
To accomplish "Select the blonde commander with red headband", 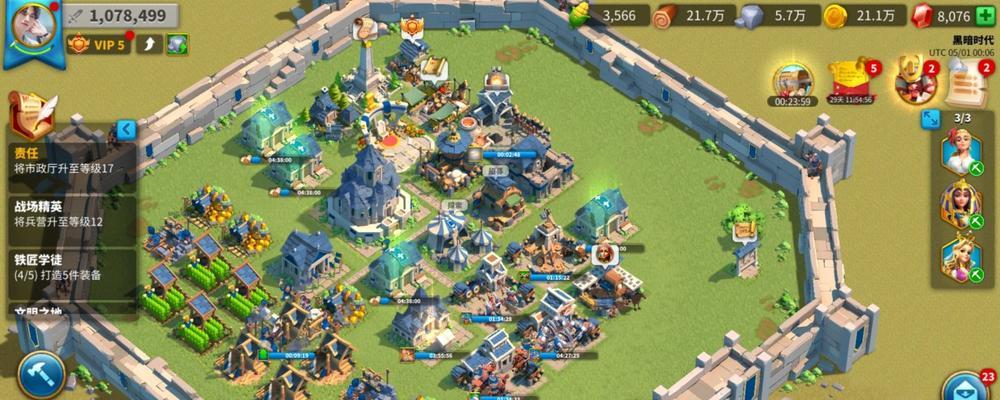I will coord(960,152).
